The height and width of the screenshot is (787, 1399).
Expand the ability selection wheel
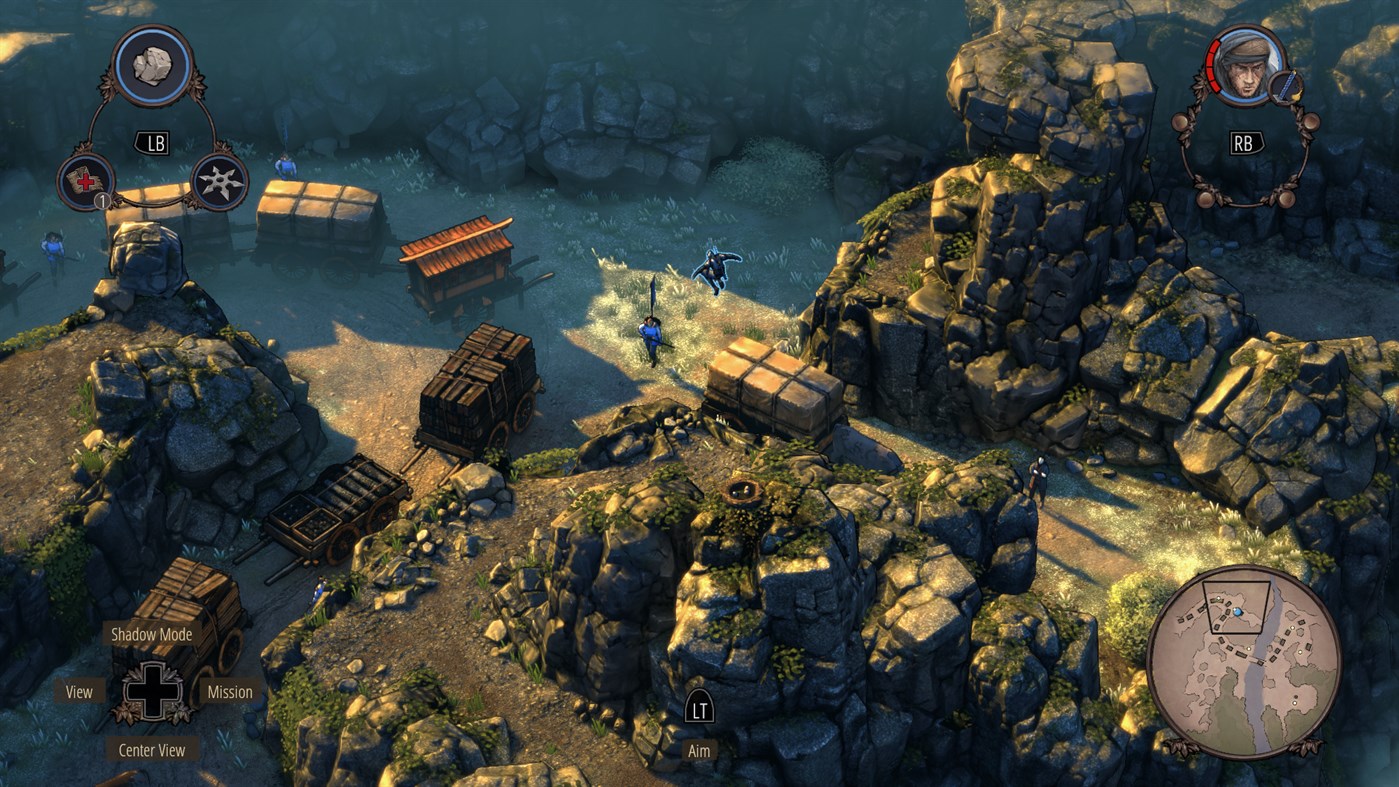[152, 142]
